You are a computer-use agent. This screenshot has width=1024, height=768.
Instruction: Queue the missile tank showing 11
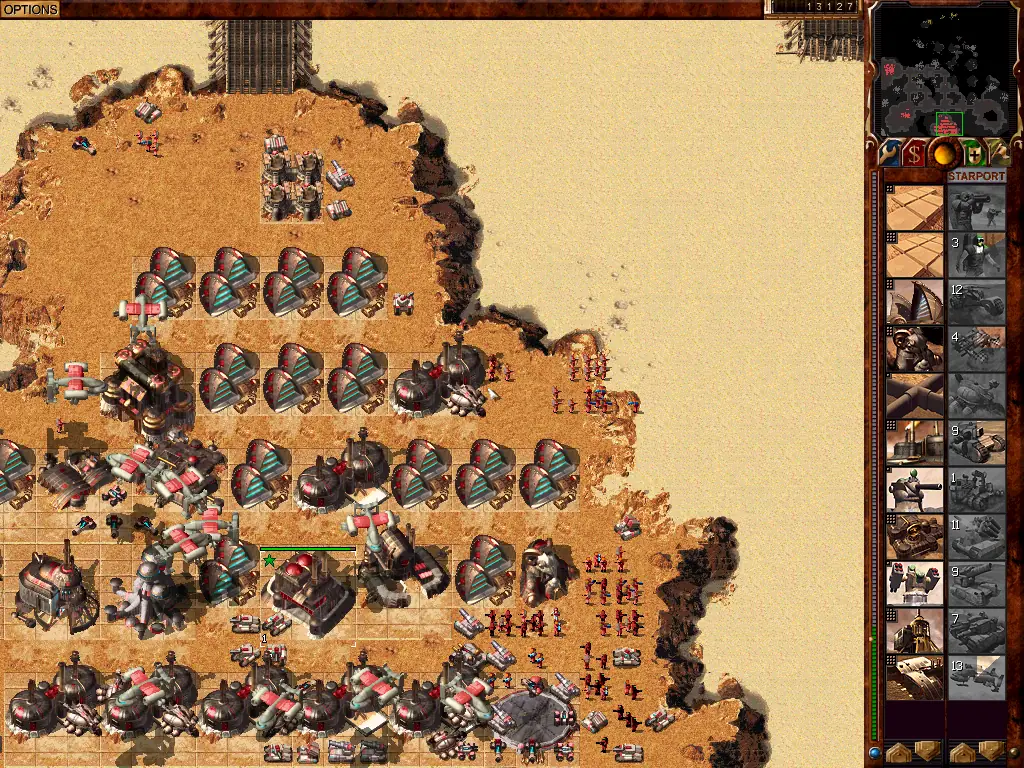(x=976, y=537)
